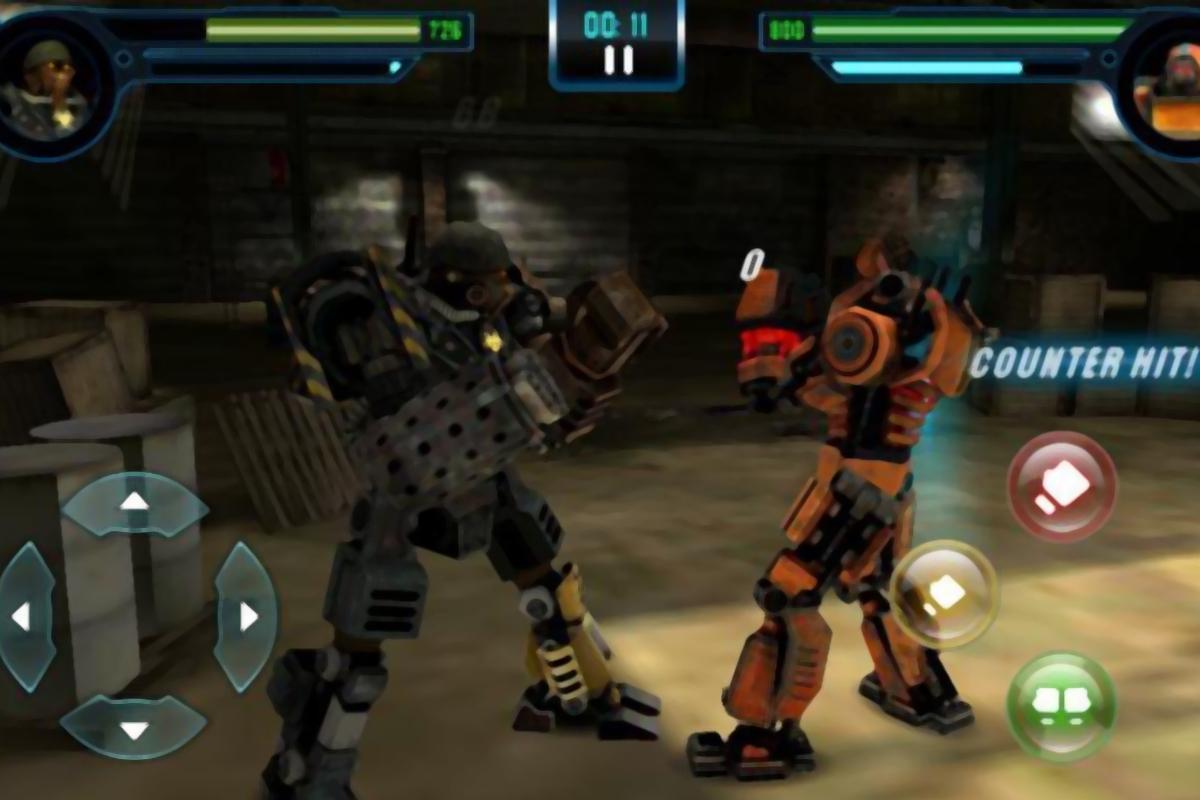Activate the green block button

coord(1061,706)
